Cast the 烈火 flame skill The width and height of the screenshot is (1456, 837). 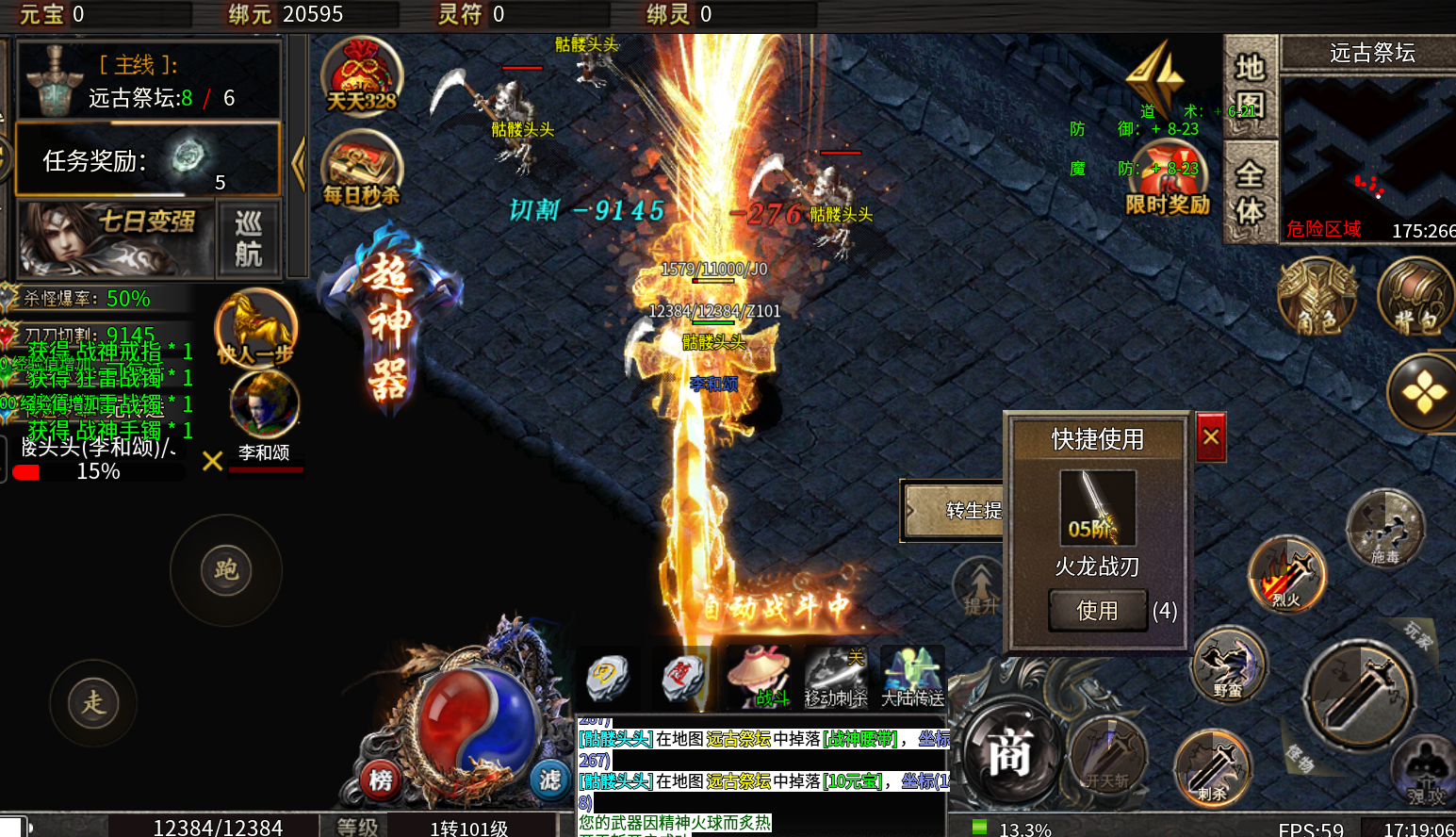pos(1286,573)
